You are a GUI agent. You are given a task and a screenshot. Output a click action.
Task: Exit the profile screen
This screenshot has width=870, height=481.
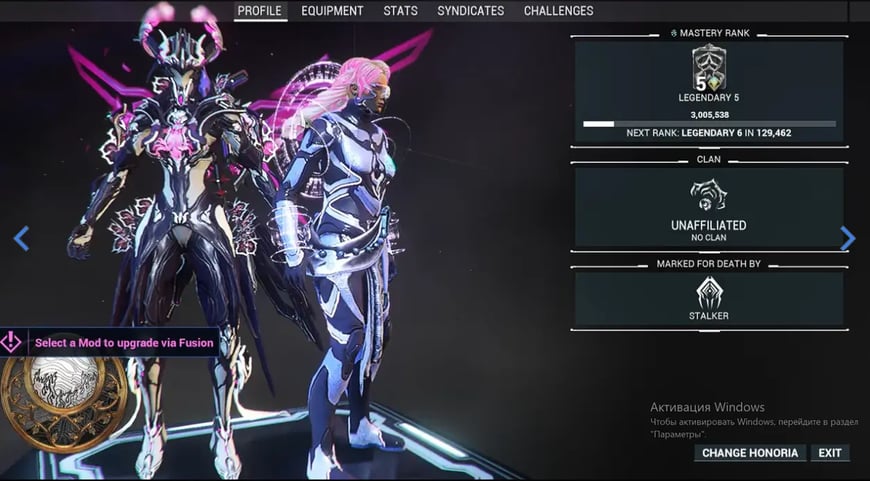[830, 453]
